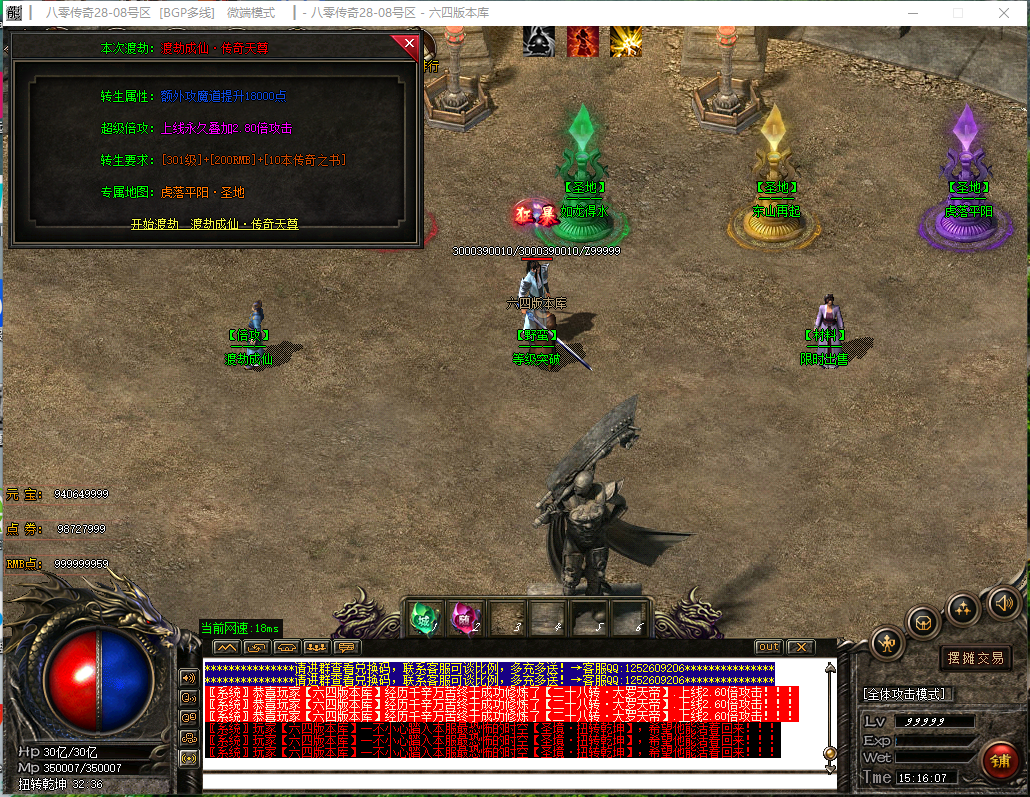Image resolution: width=1030 pixels, height=797 pixels.
Task: Click the chat log scrollbar handle
Action: coord(829,753)
